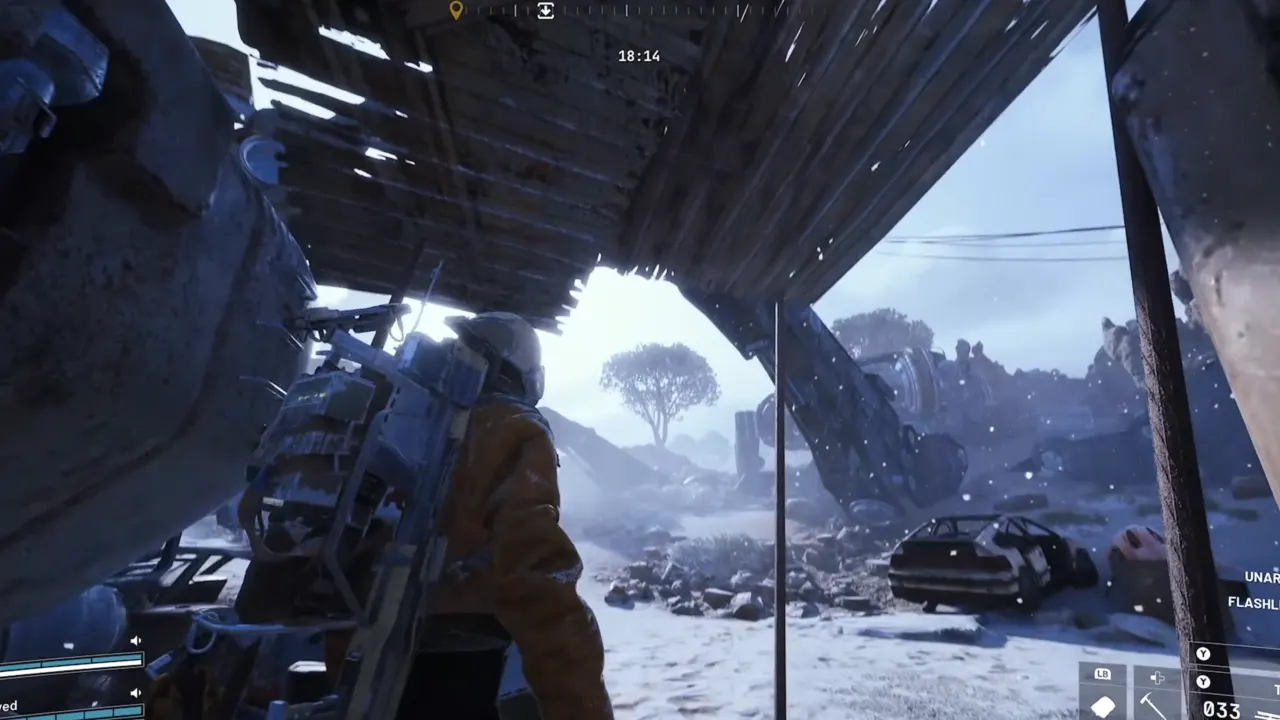
Task: Click the health injector icon in the quickslot bar
Action: (x=1156, y=678)
